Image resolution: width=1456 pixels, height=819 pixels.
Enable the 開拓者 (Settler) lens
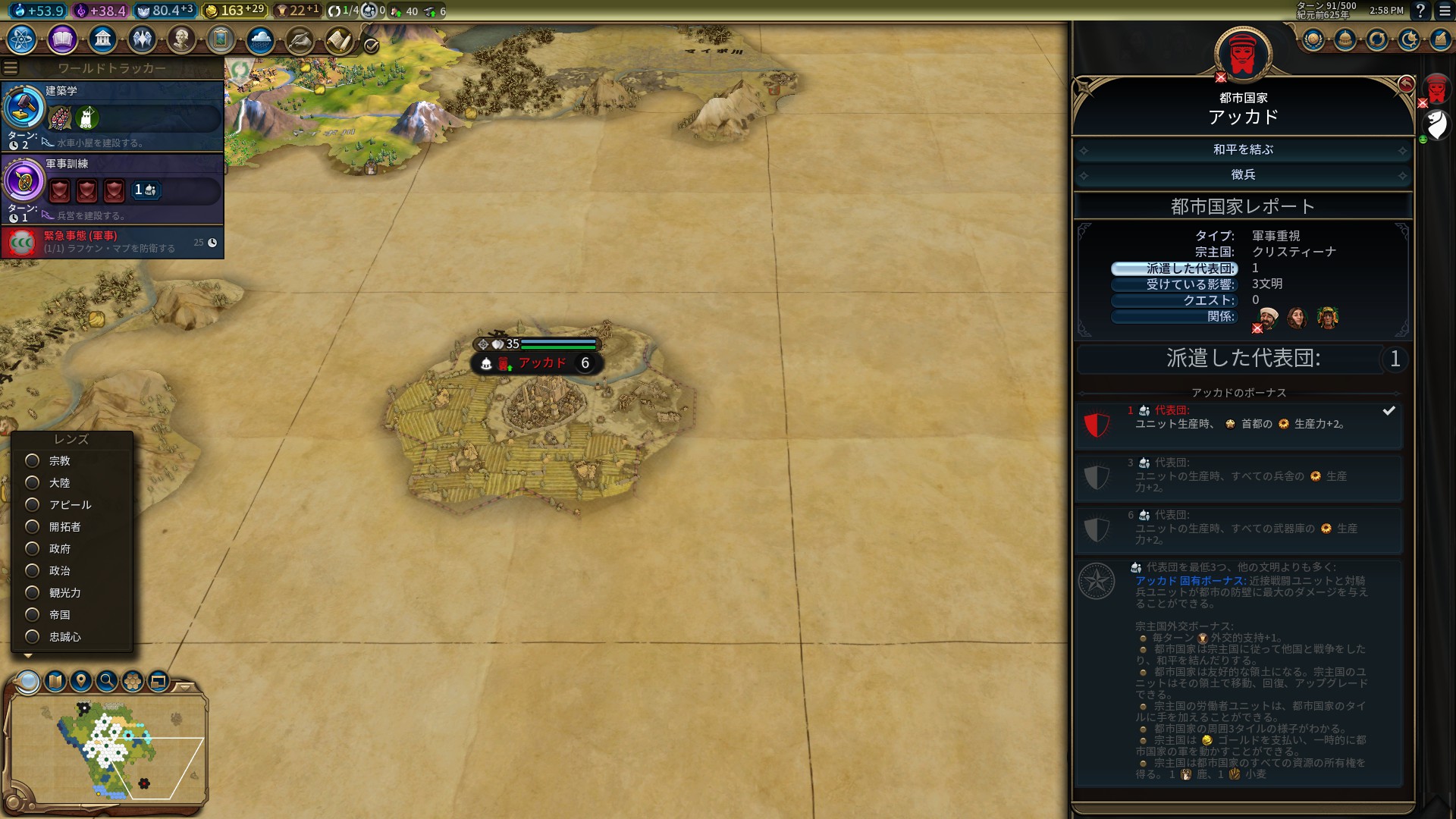pyautogui.click(x=33, y=527)
